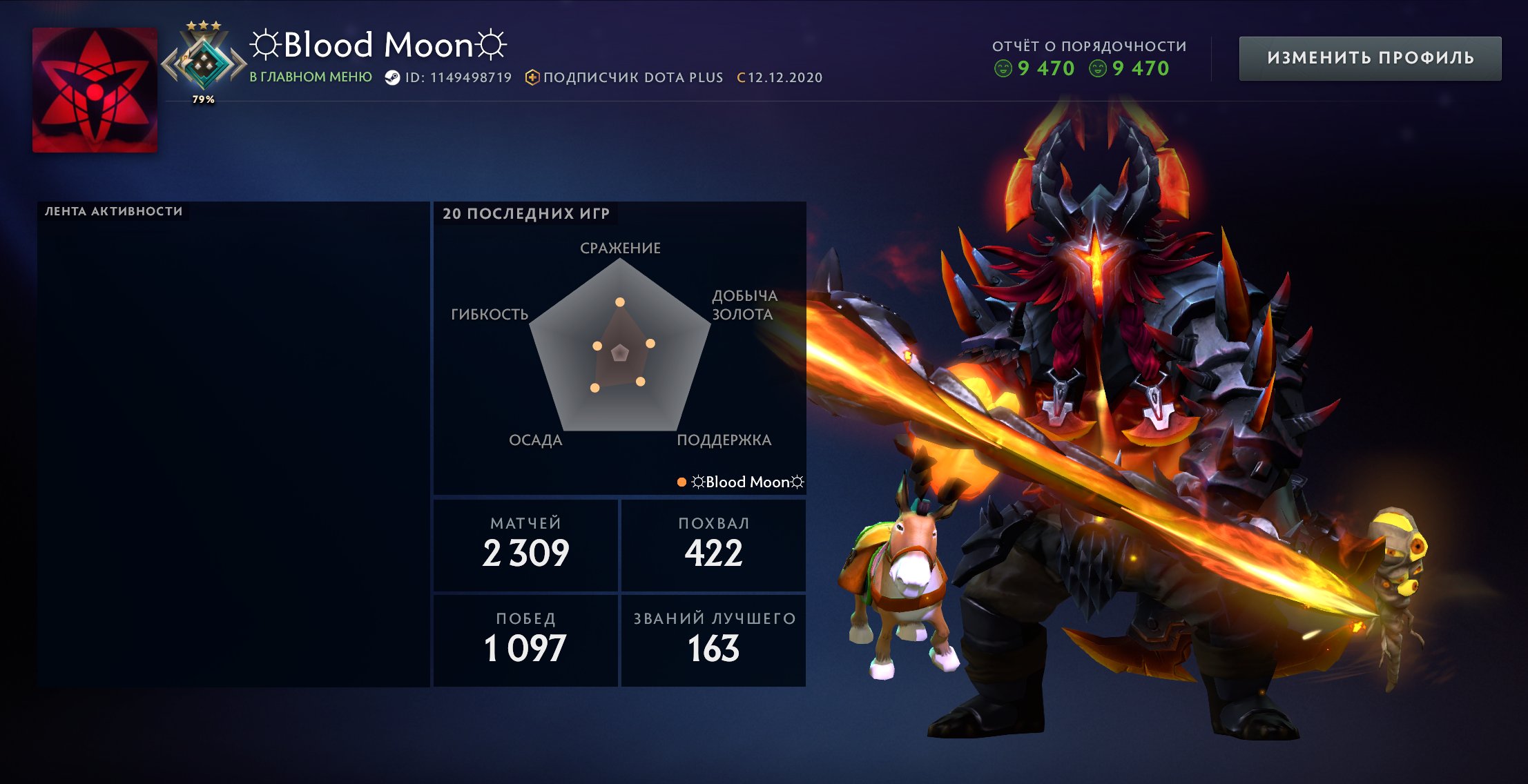Image resolution: width=1528 pixels, height=784 pixels.
Task: Open the ПОБЕД 1 097 wins tile
Action: 525,640
